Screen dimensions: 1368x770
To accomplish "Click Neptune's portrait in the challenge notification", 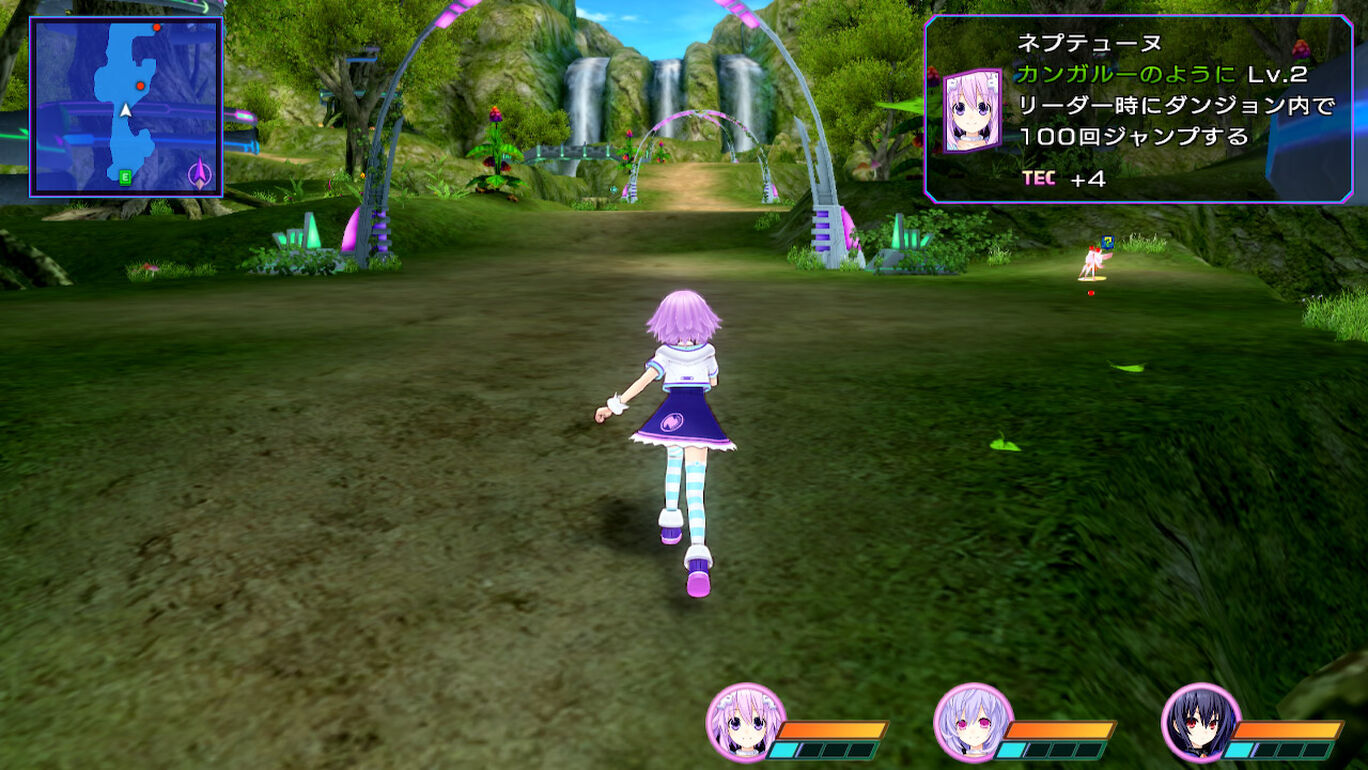I will point(972,110).
